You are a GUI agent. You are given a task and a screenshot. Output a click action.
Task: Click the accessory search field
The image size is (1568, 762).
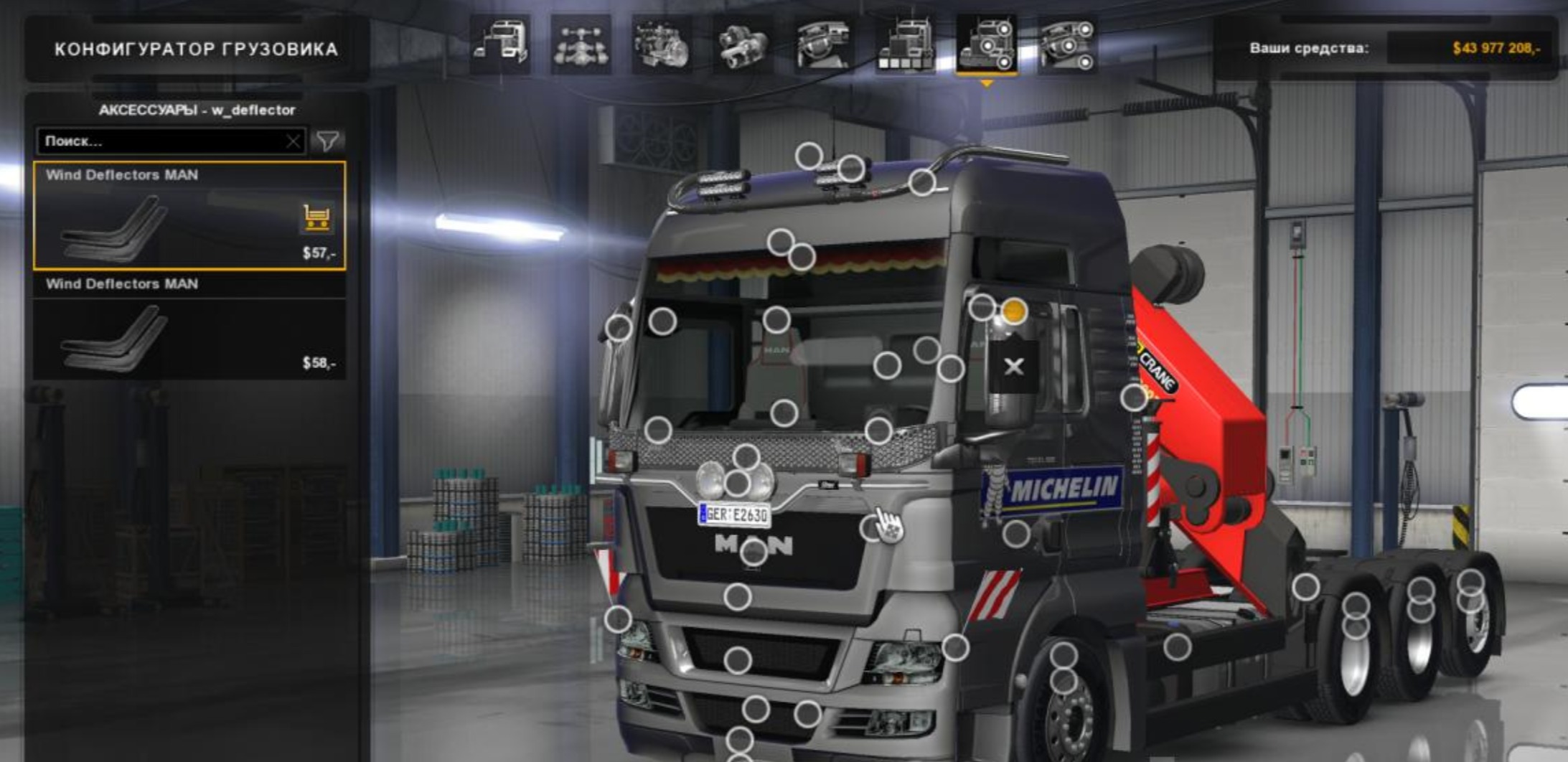(161, 141)
